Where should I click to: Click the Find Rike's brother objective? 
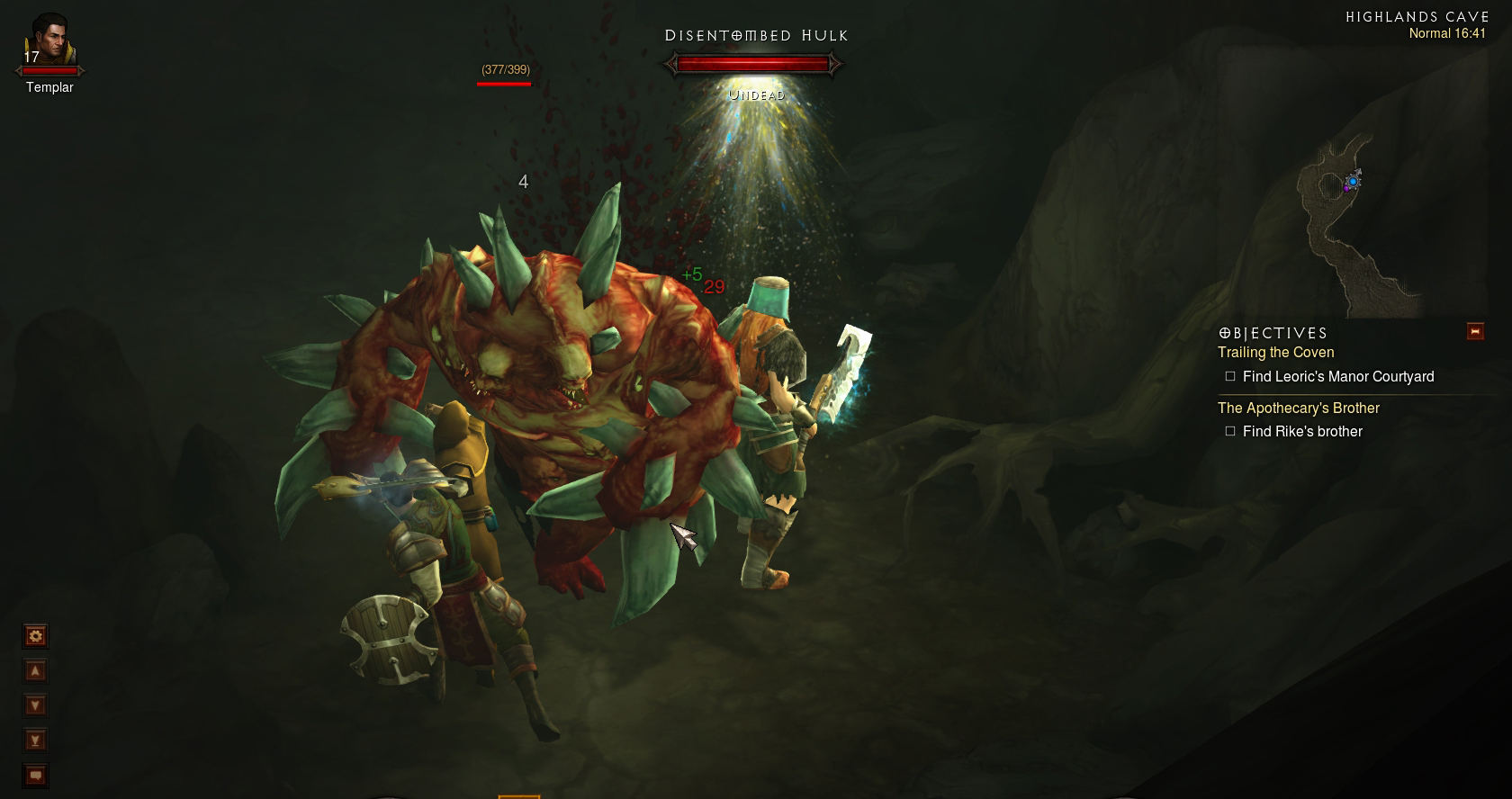[x=1301, y=432]
